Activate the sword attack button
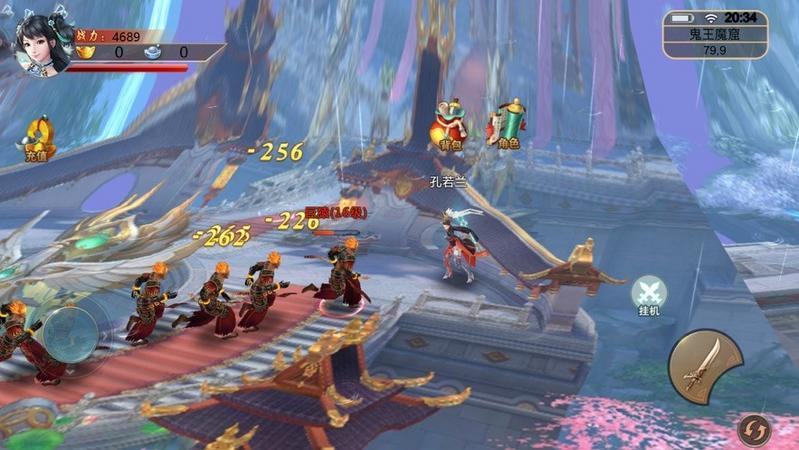 (704, 366)
